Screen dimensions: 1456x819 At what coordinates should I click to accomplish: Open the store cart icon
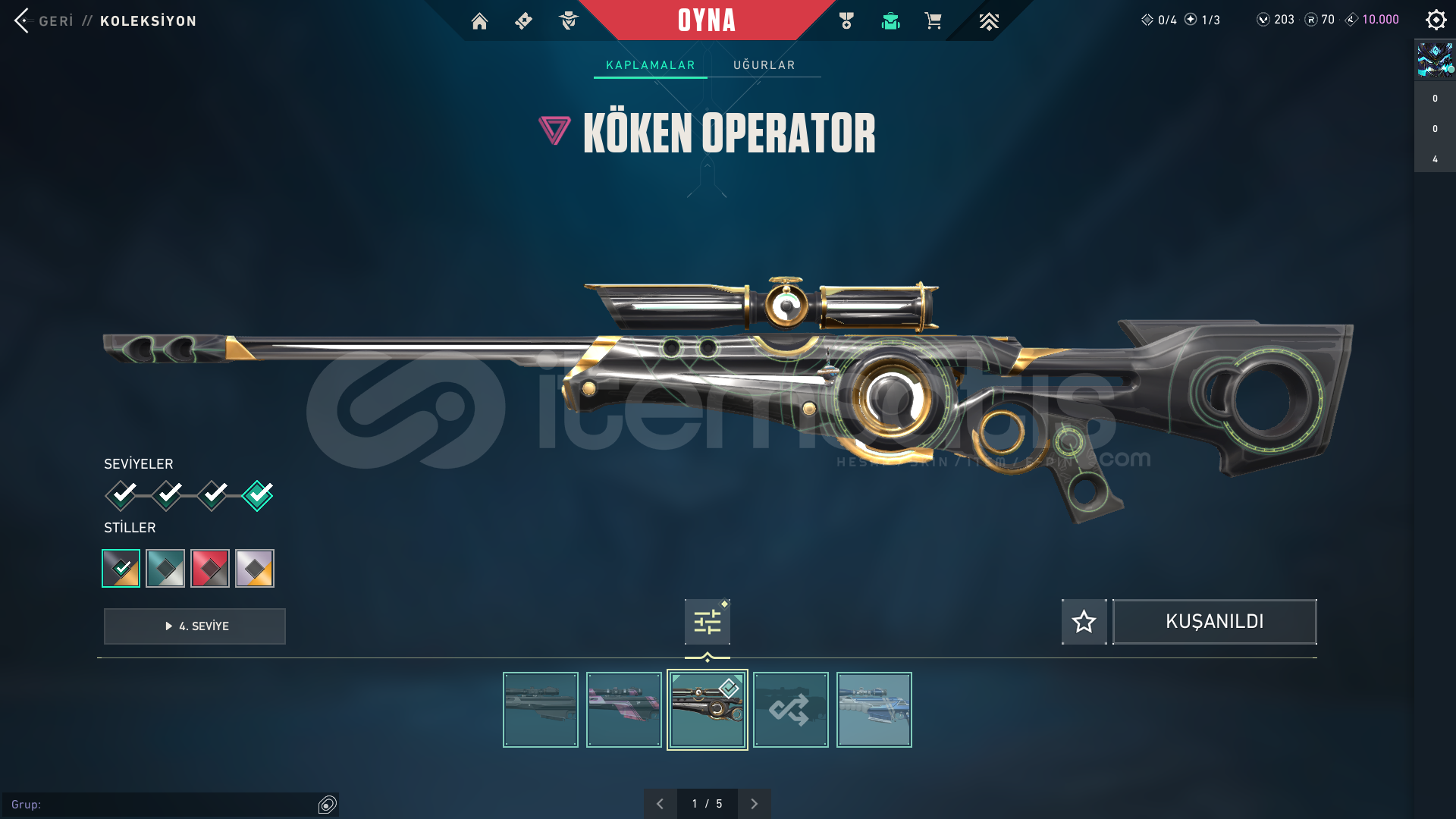tap(933, 21)
